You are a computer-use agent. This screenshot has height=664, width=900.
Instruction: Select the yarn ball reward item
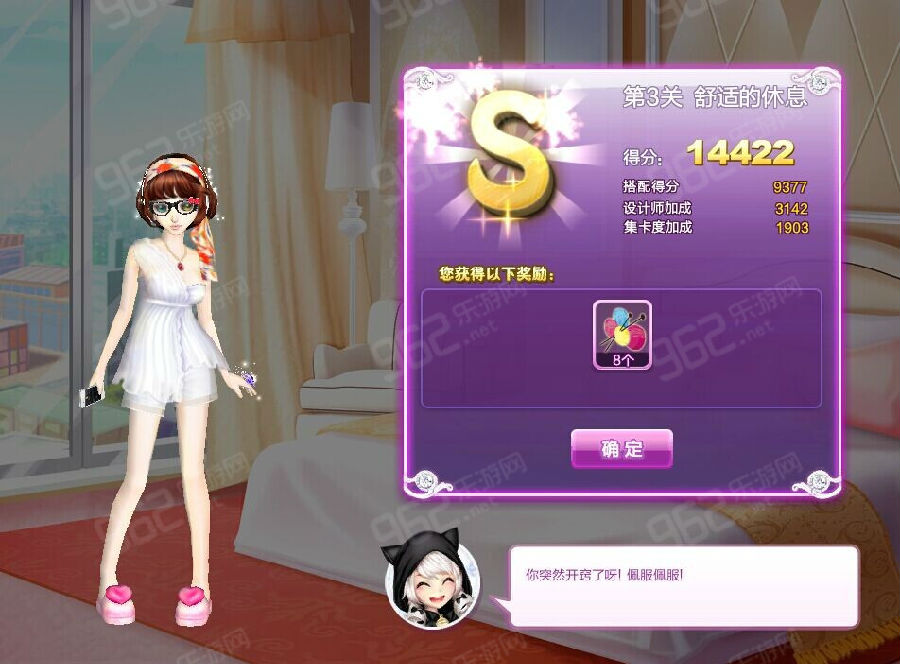[x=622, y=335]
